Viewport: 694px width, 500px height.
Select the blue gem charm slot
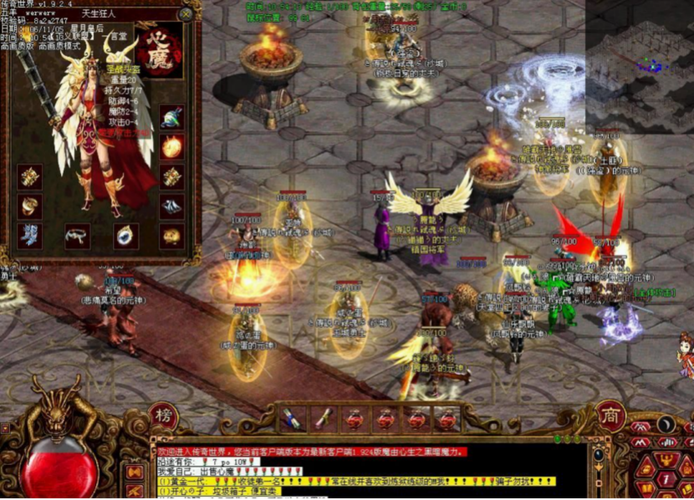tap(125, 236)
